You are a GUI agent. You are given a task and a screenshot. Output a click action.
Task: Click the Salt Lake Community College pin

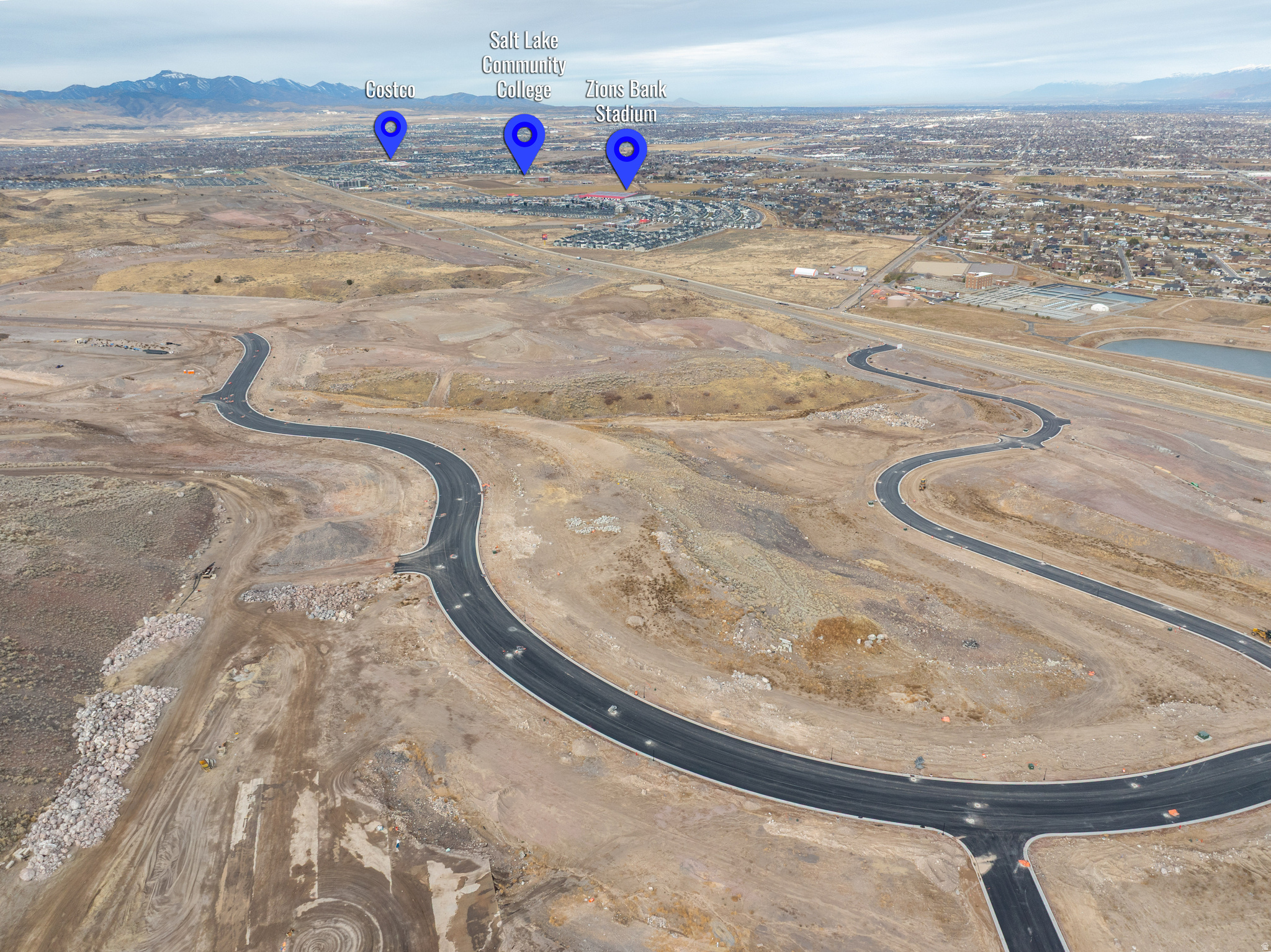[x=524, y=138]
